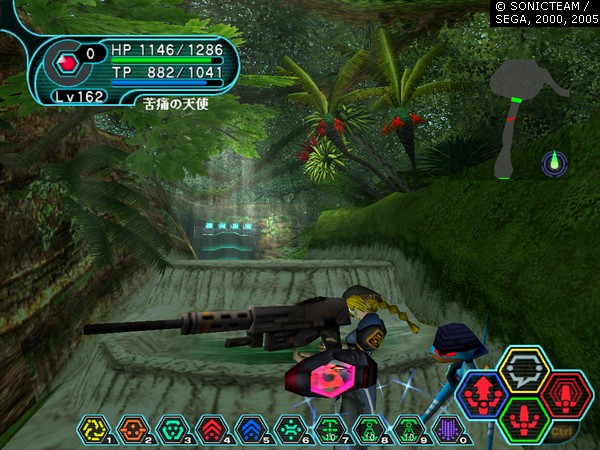
Task: Use the green figure item in slot 9
Action: coord(405,430)
